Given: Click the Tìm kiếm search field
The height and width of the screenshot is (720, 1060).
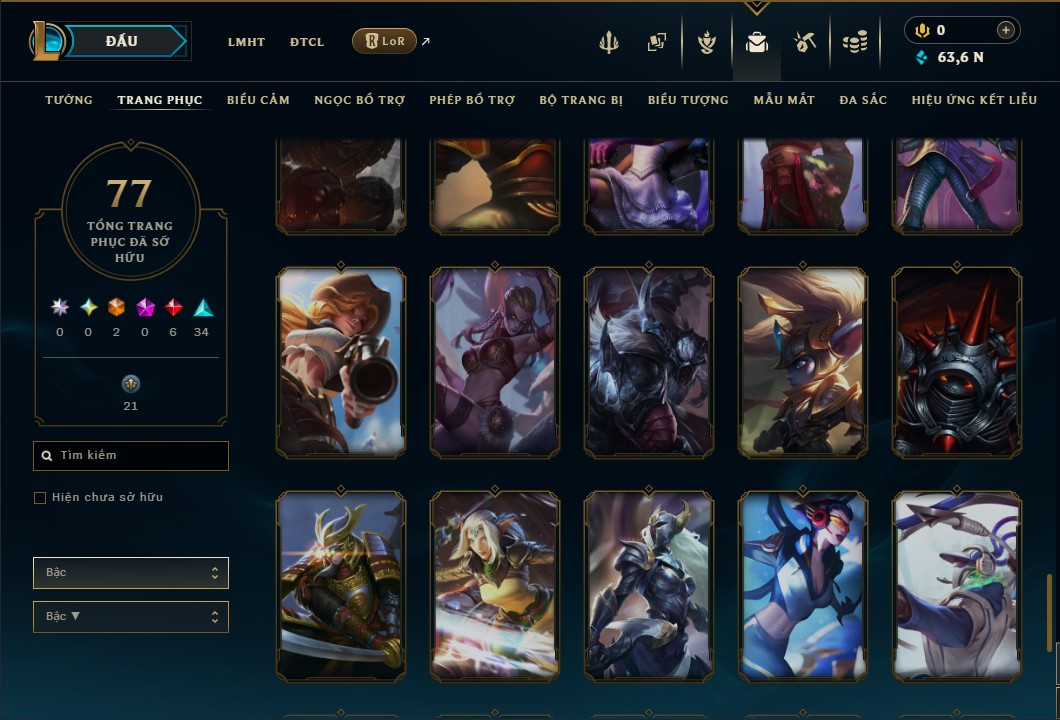Looking at the screenshot, I should (131, 456).
